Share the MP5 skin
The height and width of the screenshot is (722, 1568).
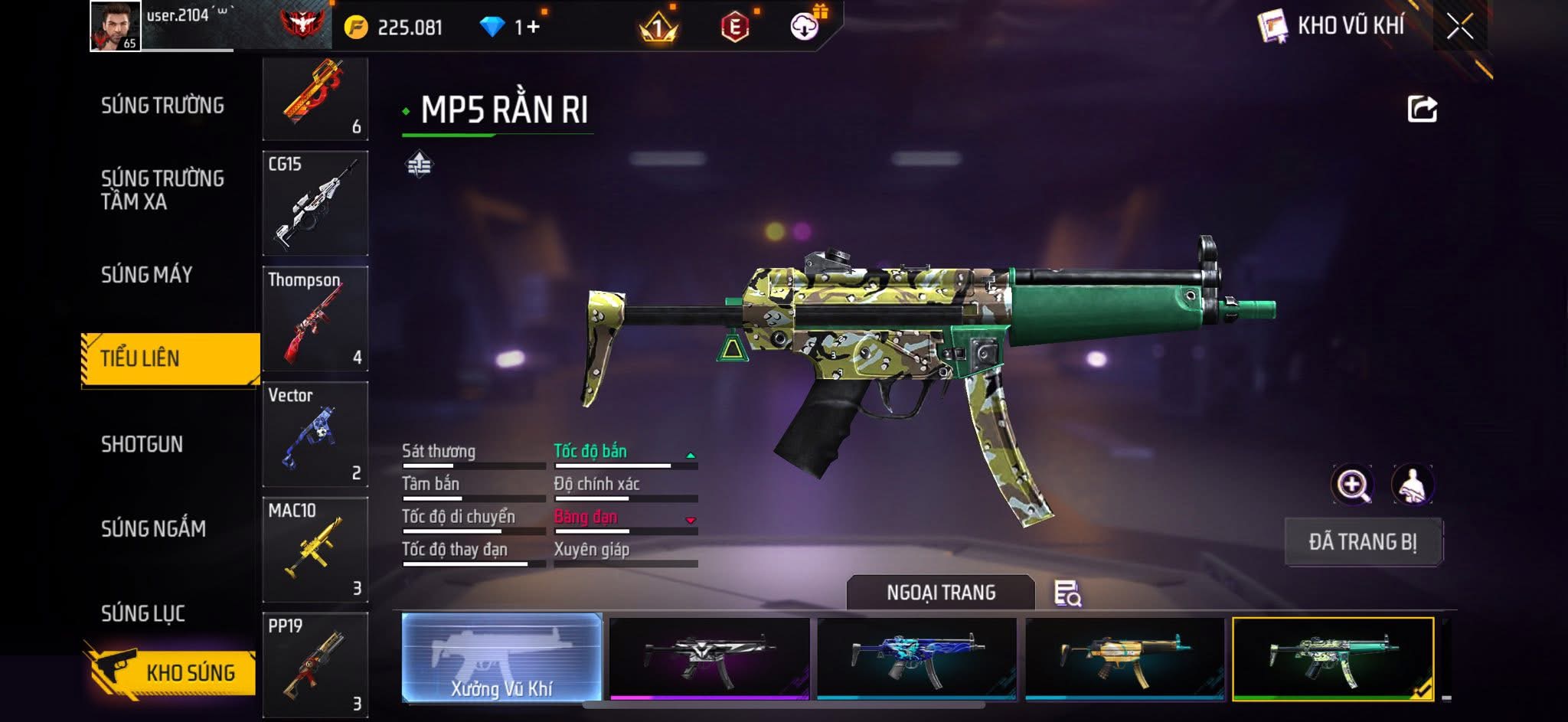pyautogui.click(x=1422, y=109)
